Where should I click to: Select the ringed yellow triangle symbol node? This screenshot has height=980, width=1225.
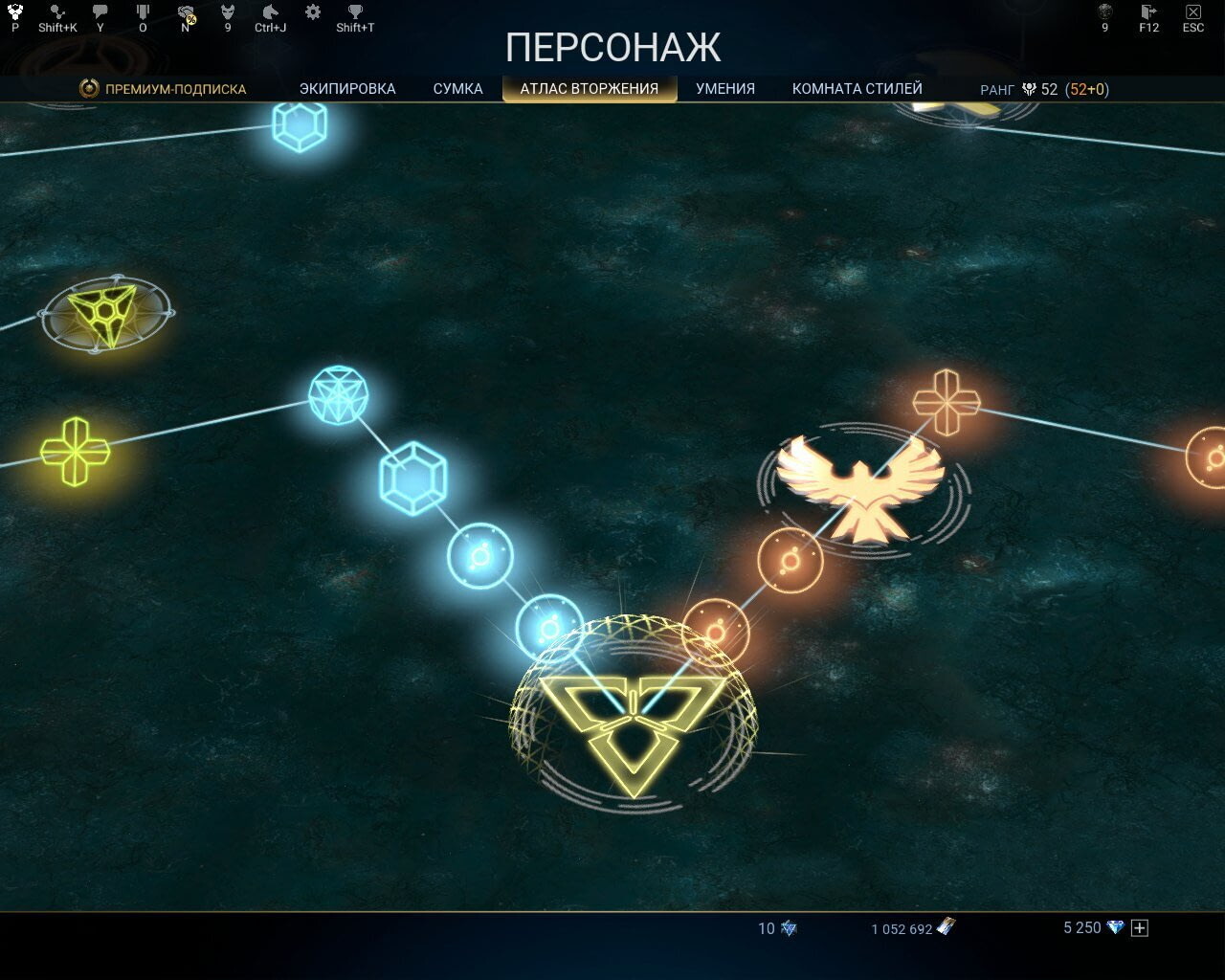click(105, 313)
